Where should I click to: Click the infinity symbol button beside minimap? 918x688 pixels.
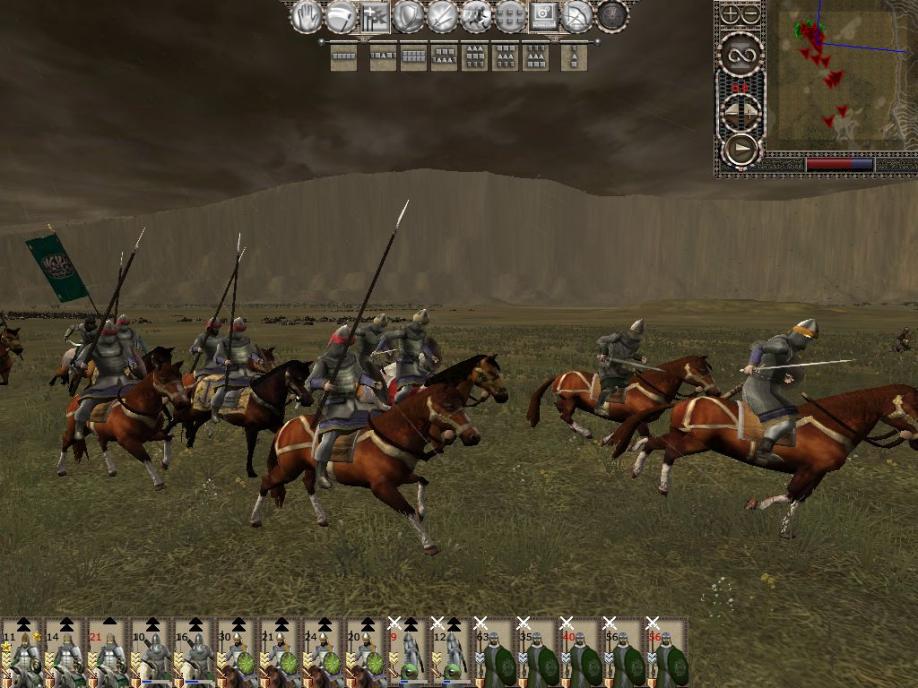coord(741,53)
